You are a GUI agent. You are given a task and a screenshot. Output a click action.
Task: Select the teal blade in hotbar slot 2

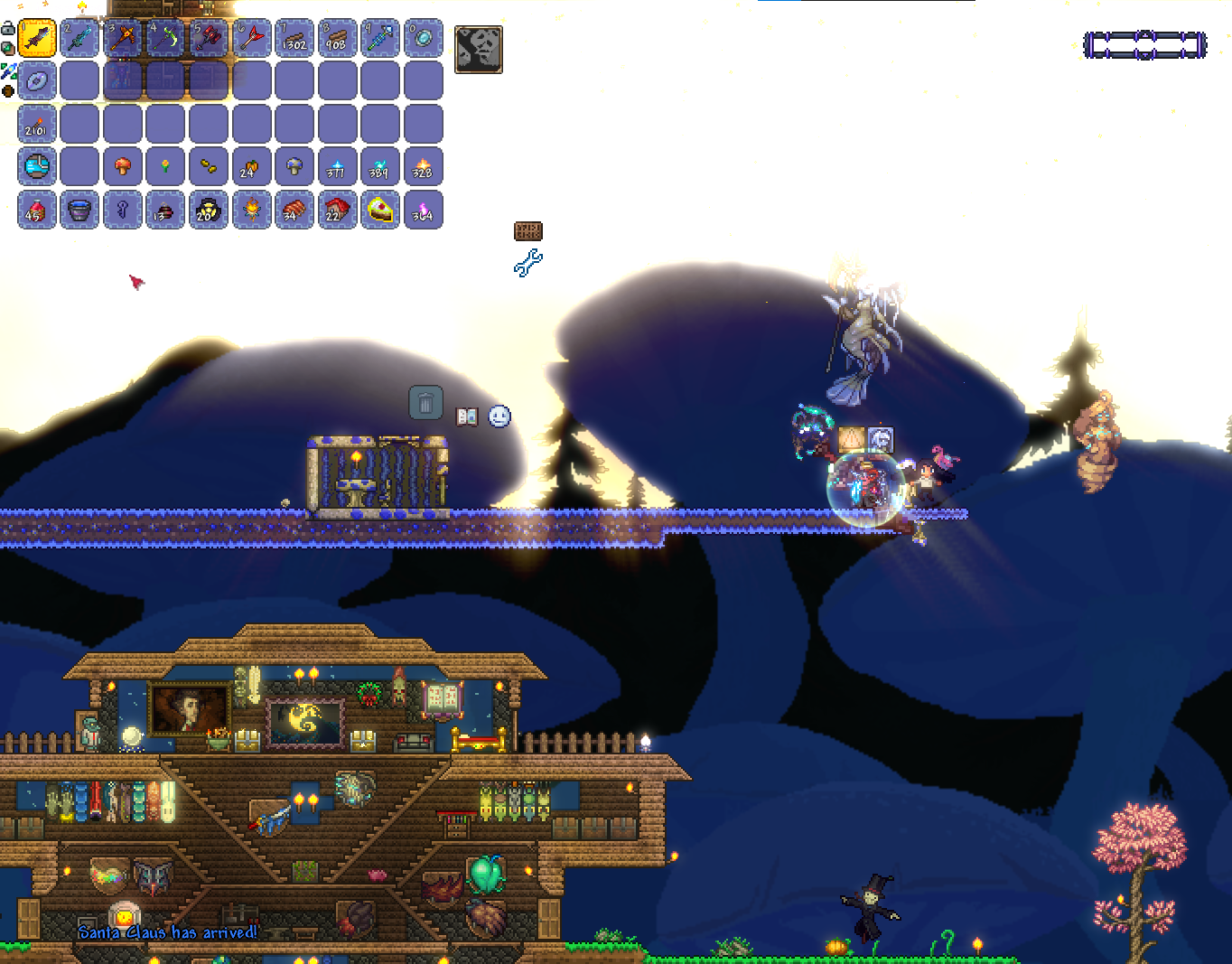pyautogui.click(x=79, y=39)
